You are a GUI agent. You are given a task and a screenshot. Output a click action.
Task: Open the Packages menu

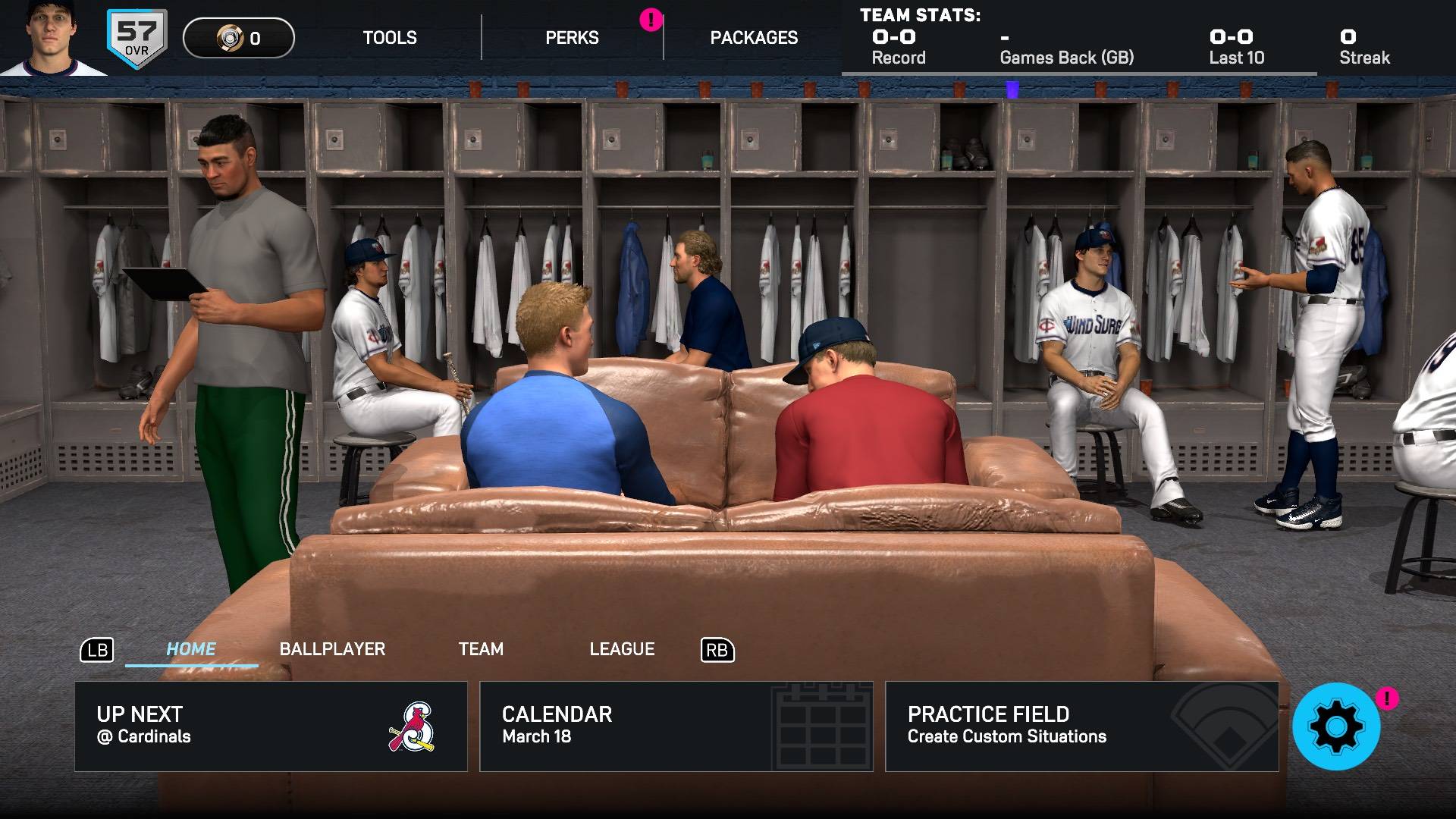coord(754,37)
